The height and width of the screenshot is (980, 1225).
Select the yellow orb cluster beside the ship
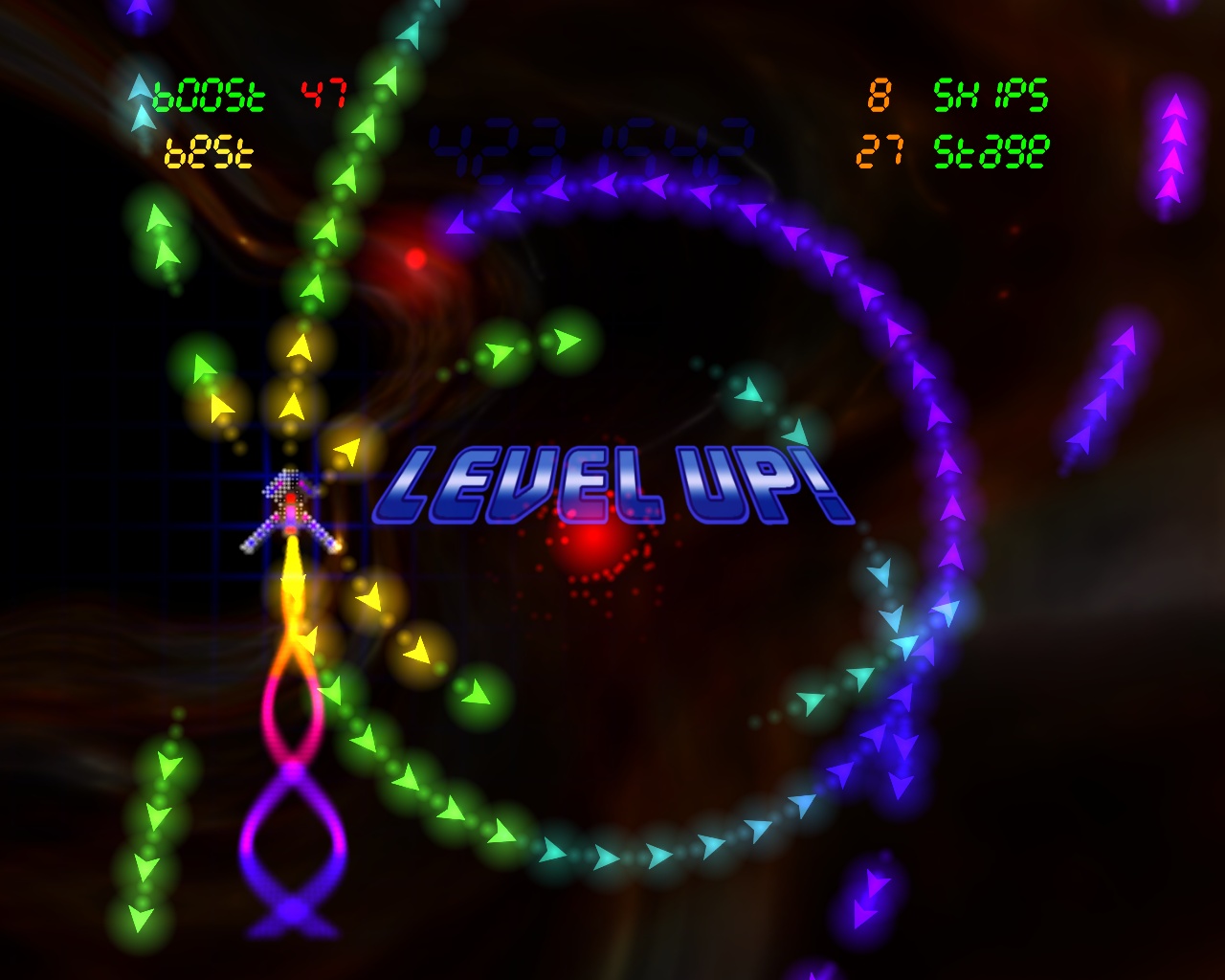click(297, 392)
